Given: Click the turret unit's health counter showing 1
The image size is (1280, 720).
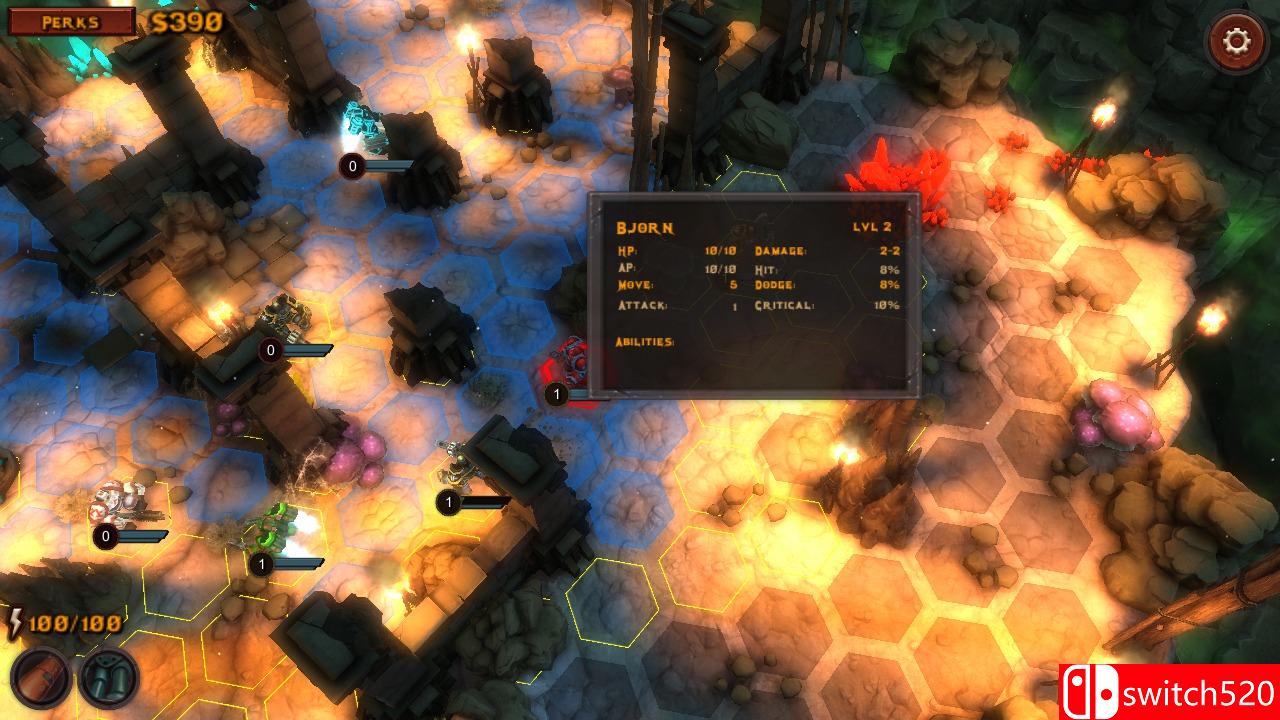Looking at the screenshot, I should (451, 502).
